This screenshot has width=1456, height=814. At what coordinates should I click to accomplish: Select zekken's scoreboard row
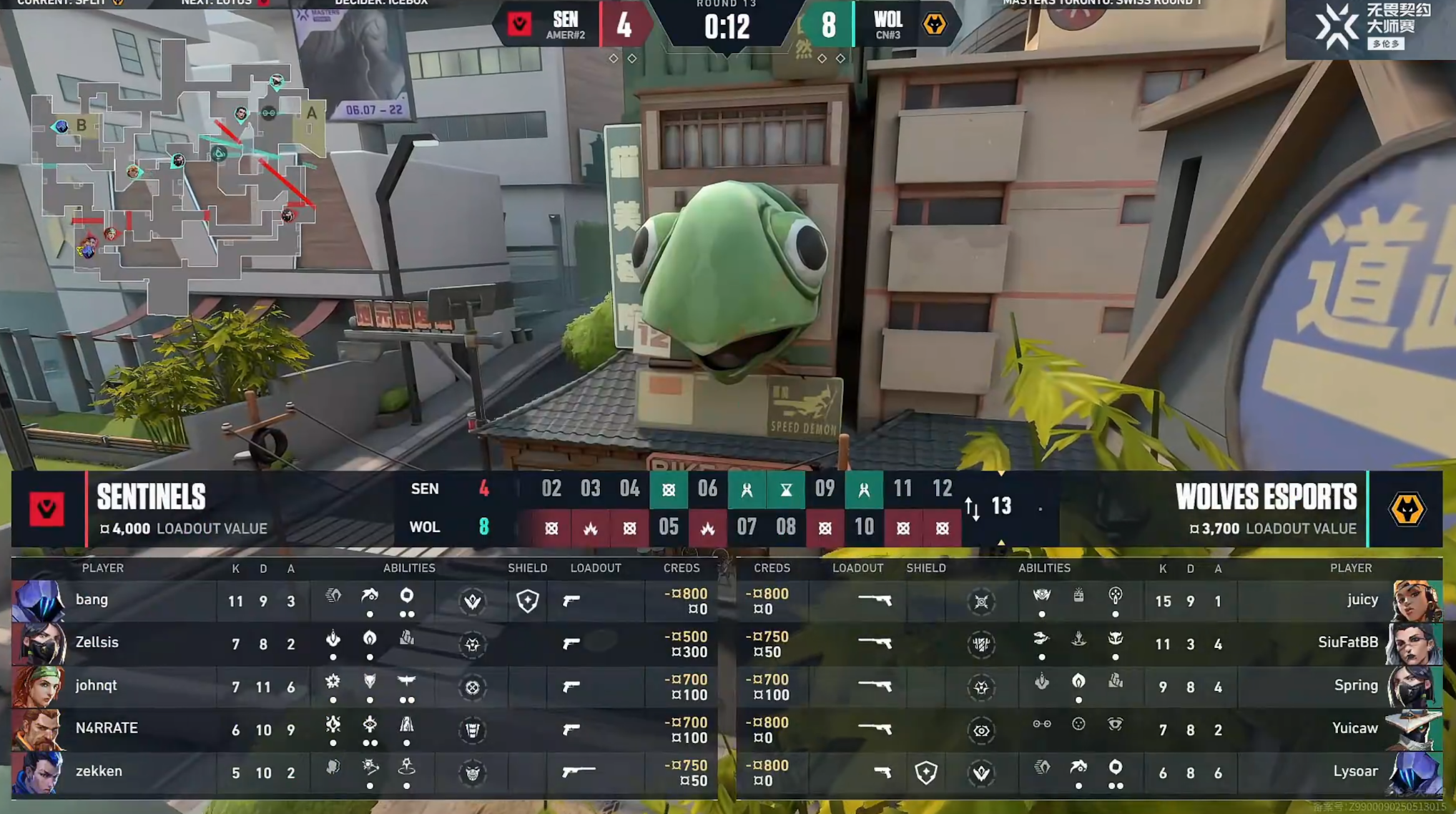[99, 772]
